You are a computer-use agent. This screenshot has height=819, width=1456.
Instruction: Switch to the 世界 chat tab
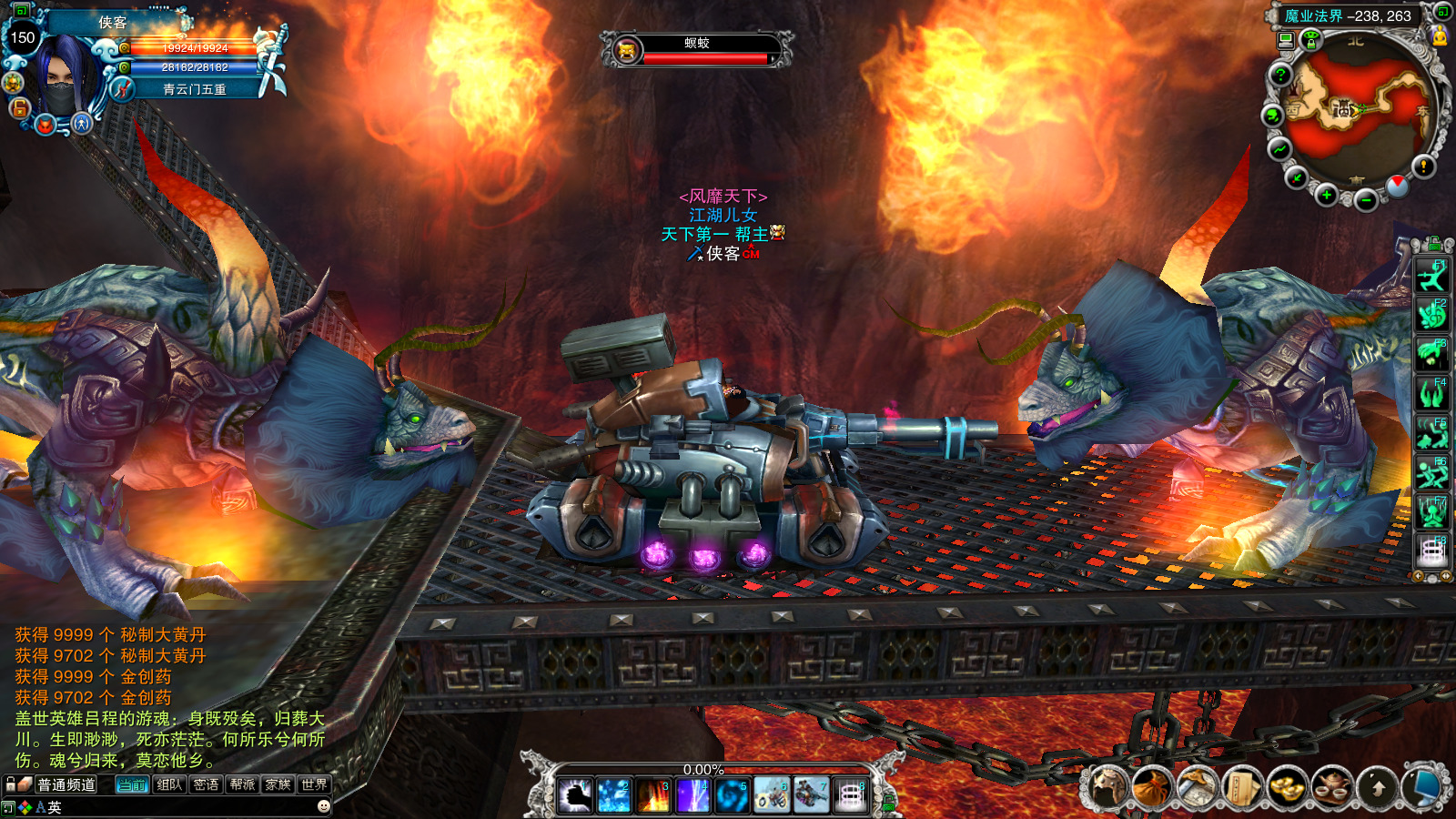coord(314,784)
